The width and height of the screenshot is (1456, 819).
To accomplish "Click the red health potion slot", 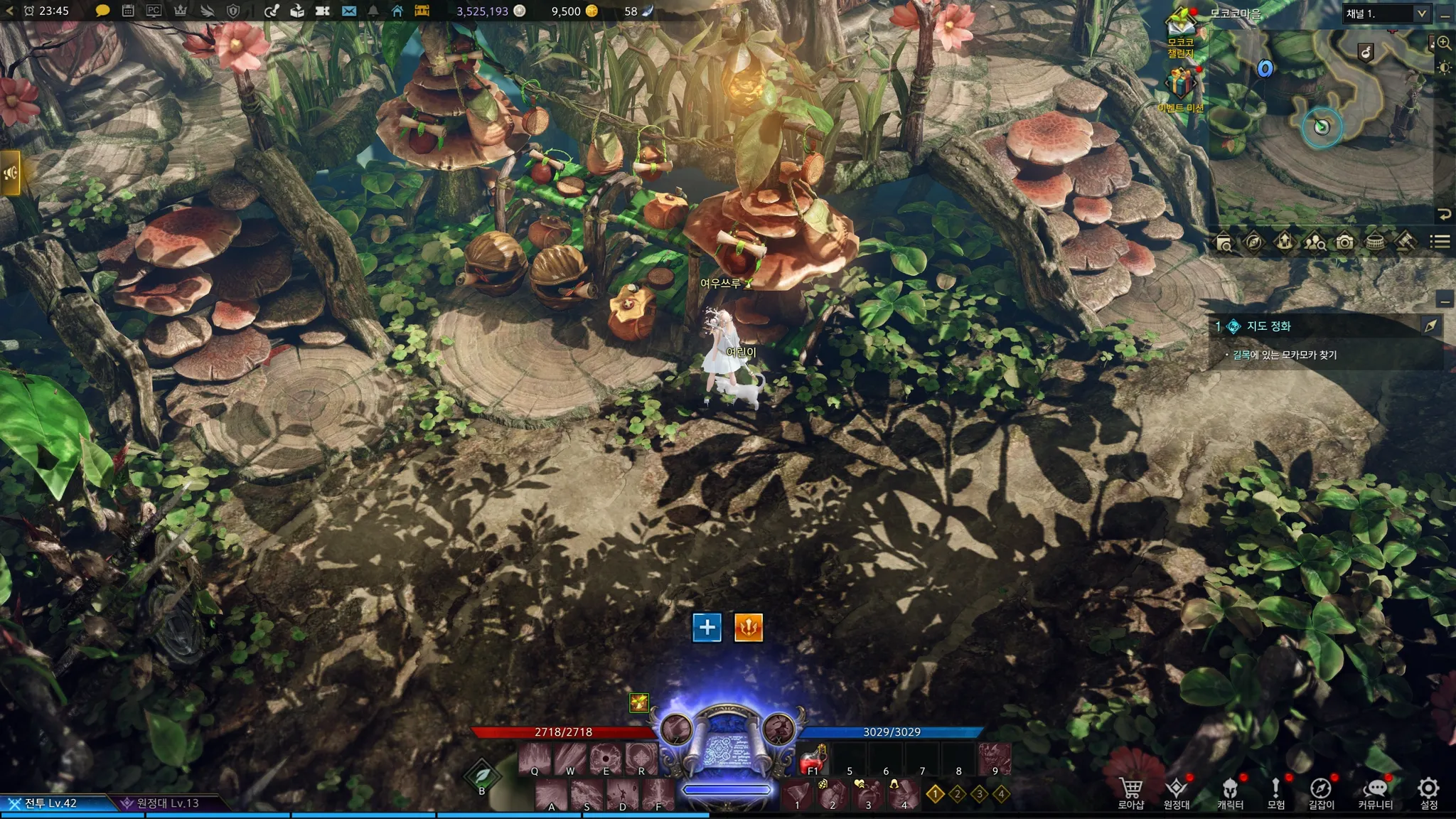I will tap(813, 761).
